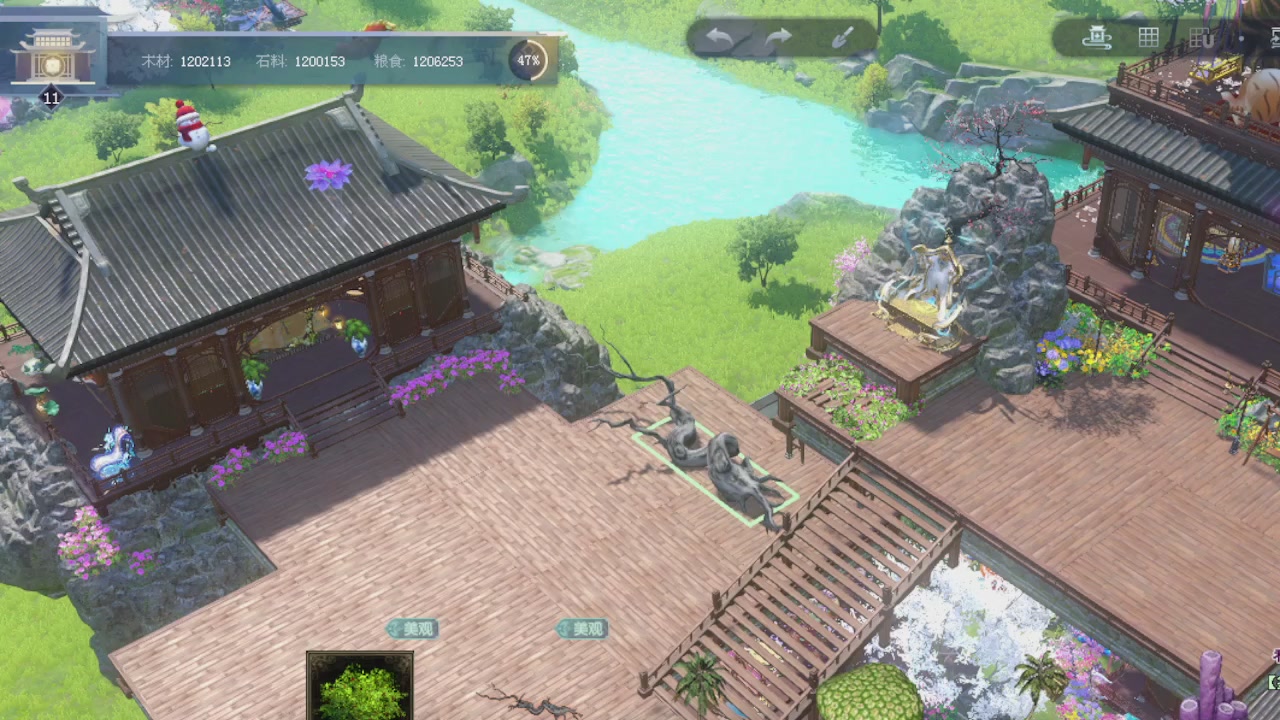
Task: Toggle the plain grid display icon
Action: 1149,38
